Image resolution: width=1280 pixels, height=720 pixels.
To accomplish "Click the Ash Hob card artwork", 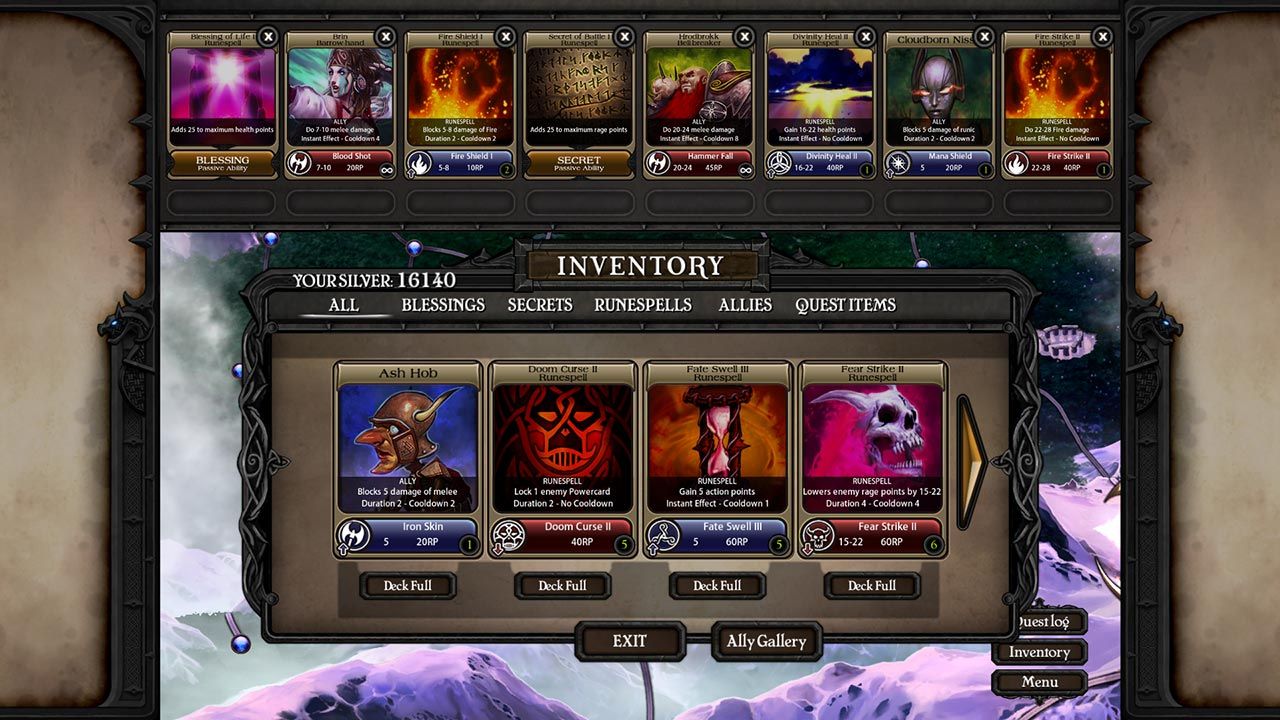I will tap(405, 430).
